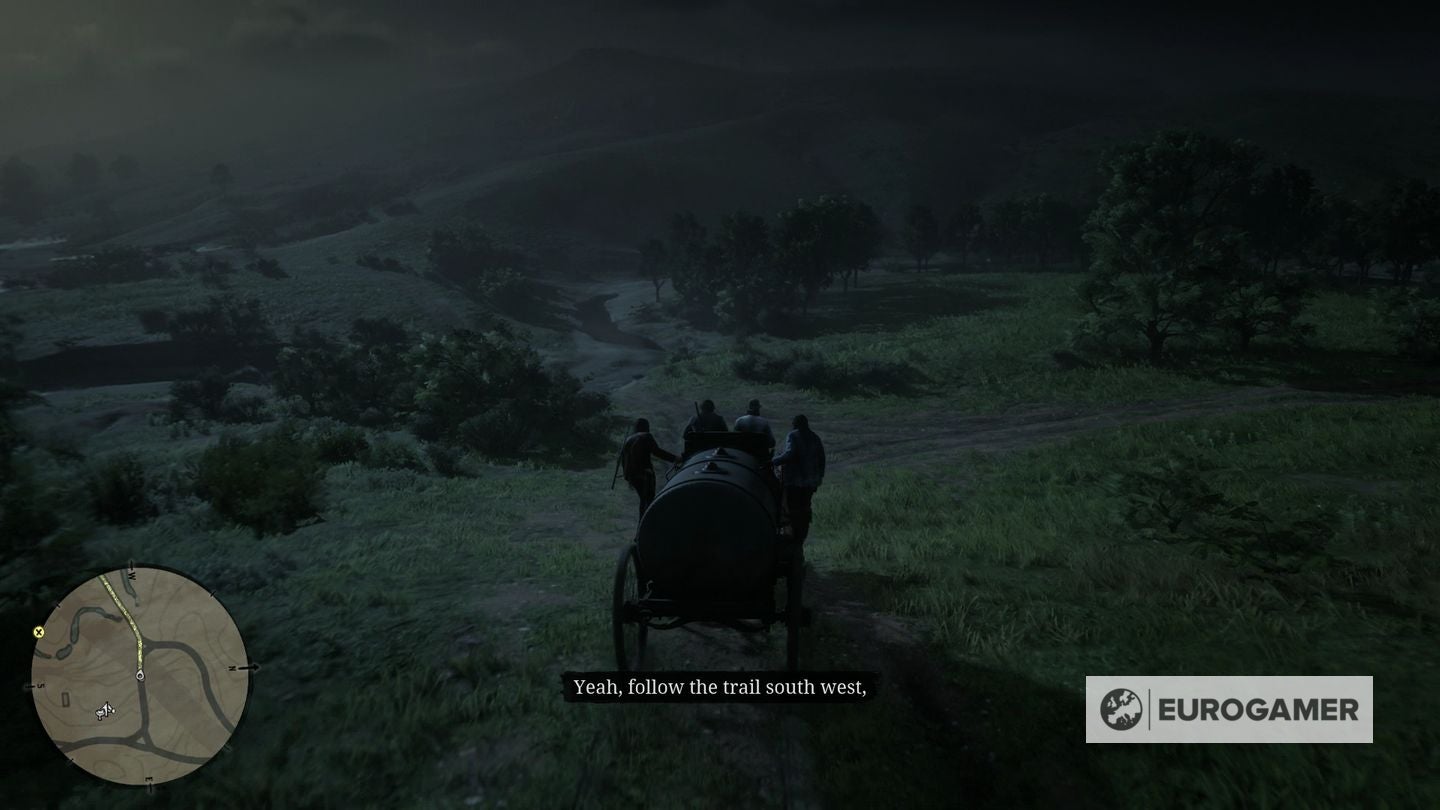Click the small building outline on the minimap
This screenshot has width=1440, height=810.
pos(66,697)
